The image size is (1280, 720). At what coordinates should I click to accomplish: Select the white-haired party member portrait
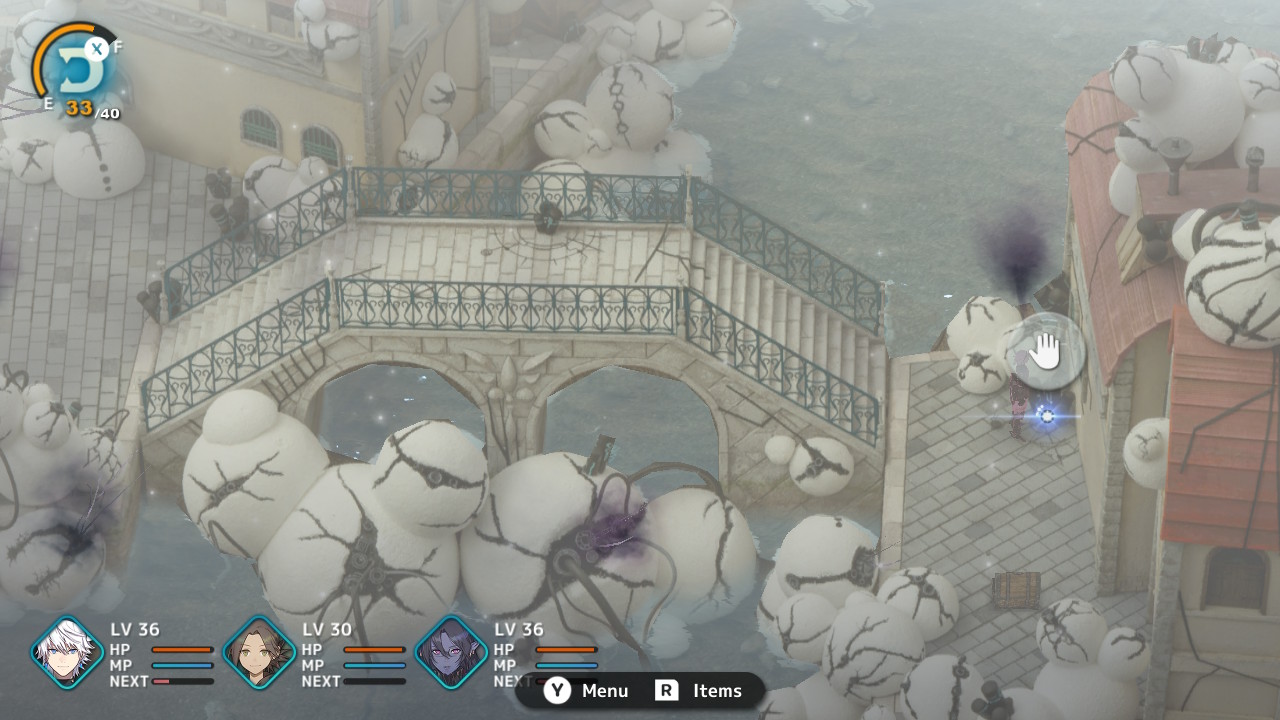tap(67, 652)
